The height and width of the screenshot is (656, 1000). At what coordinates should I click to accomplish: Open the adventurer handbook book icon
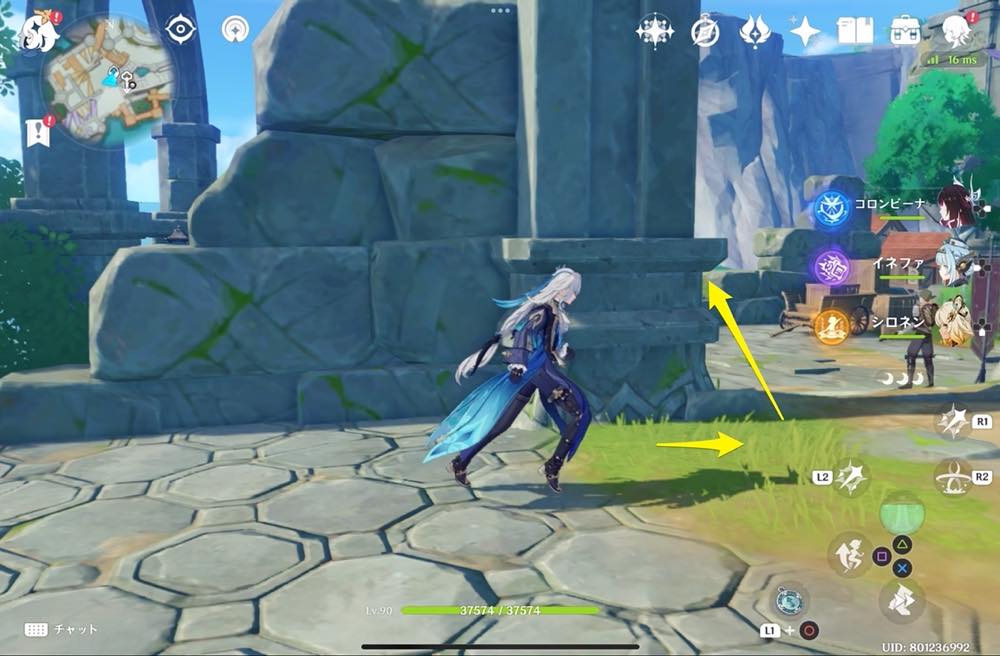pyautogui.click(x=855, y=32)
